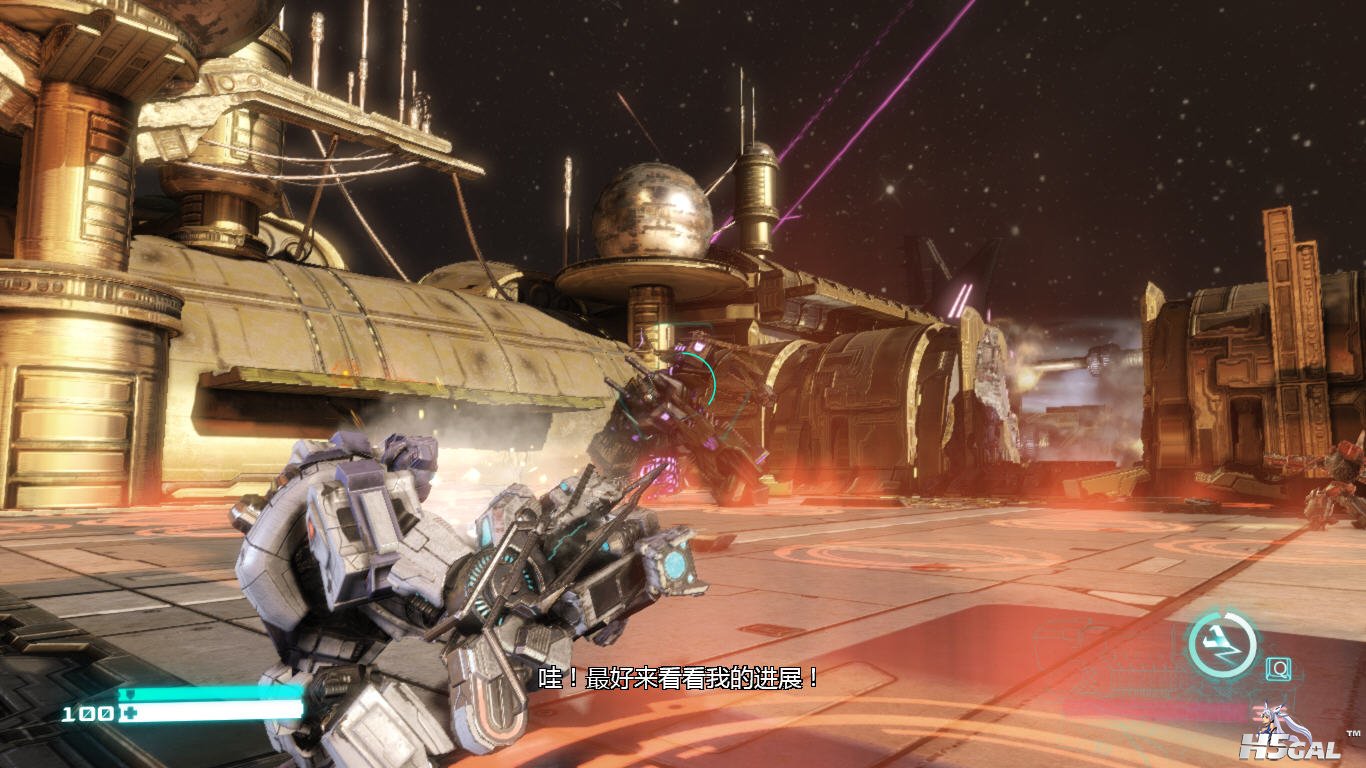The image size is (1366, 768).
Task: Activate the circular dash ability icon
Action: pyautogui.click(x=1222, y=643)
